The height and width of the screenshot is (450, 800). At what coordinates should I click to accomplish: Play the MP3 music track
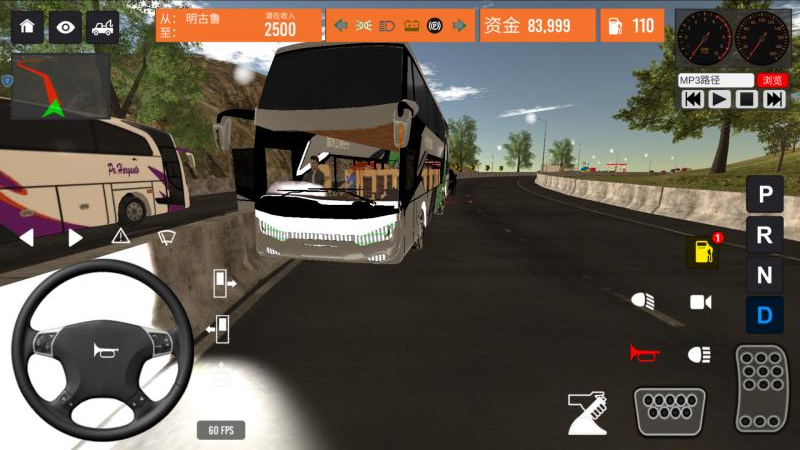click(x=719, y=99)
